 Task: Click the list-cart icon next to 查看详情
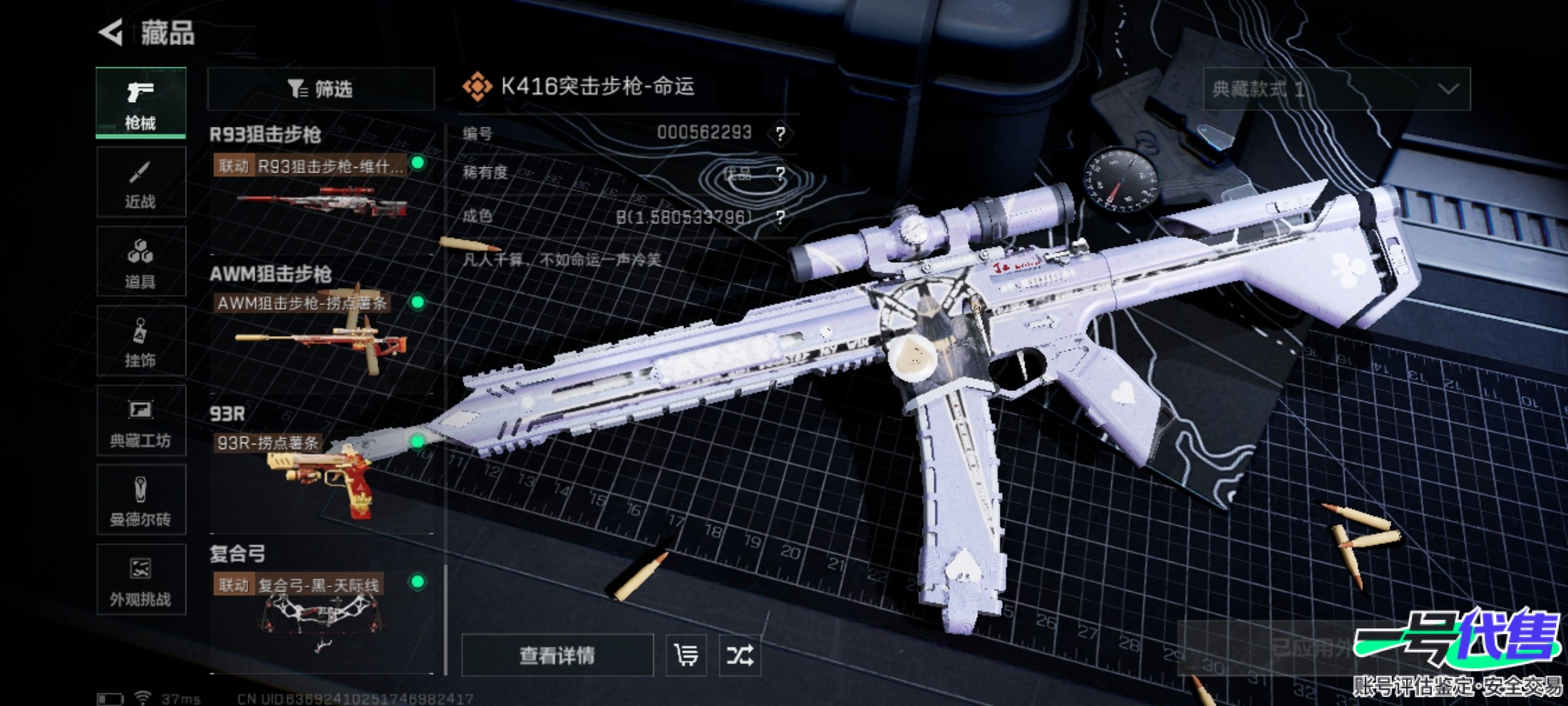(x=686, y=655)
